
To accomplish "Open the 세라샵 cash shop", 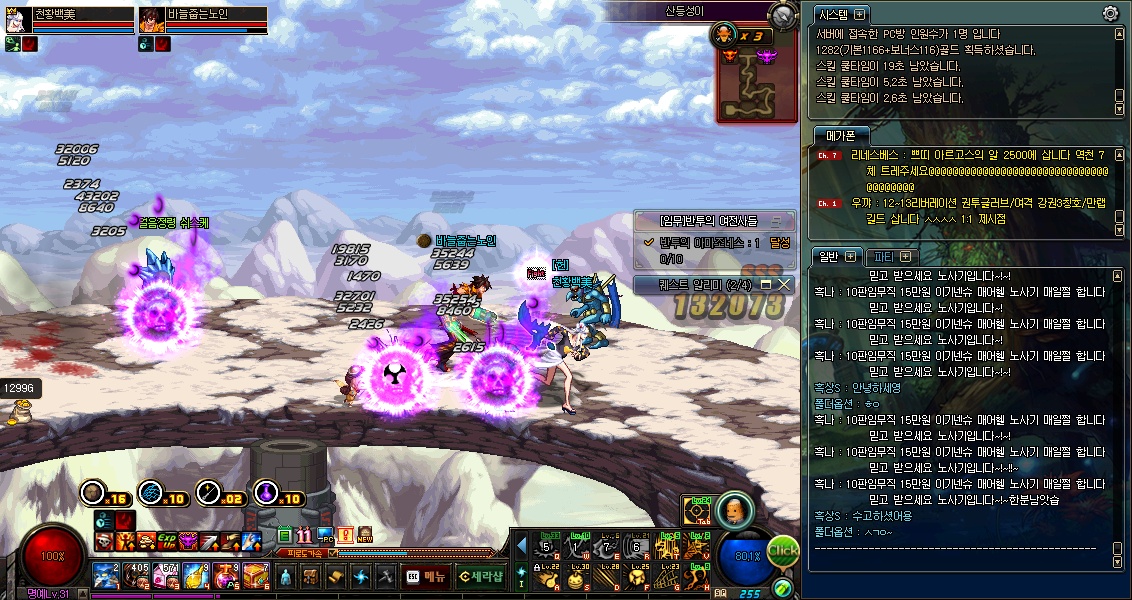I will click(480, 576).
